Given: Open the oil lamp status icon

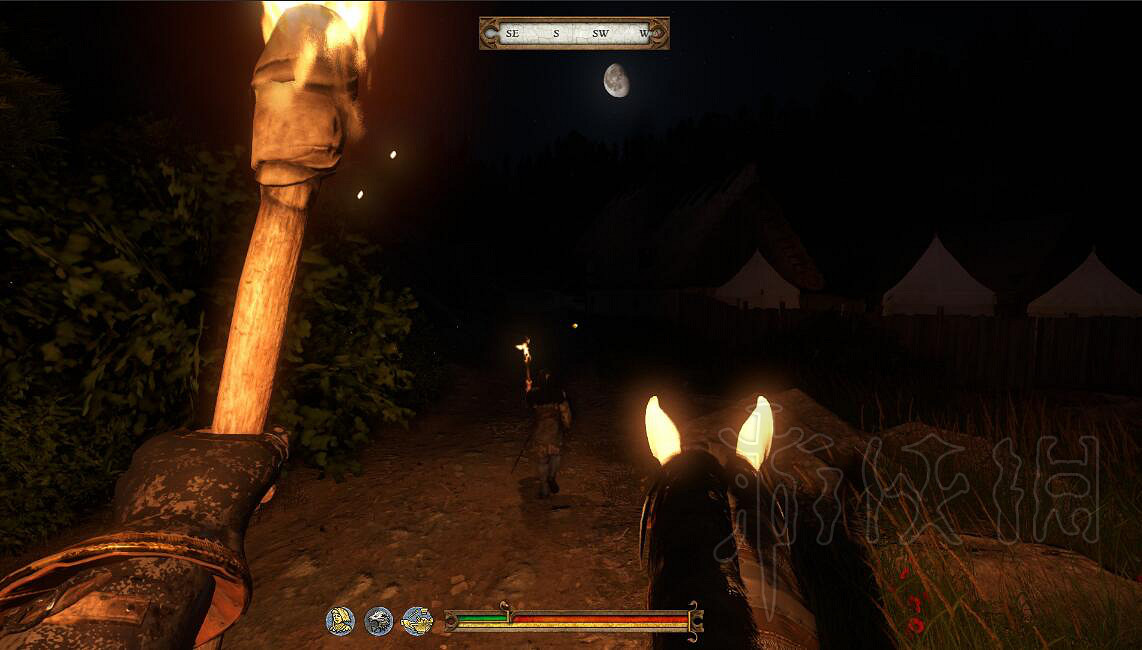Looking at the screenshot, I should point(417,621).
